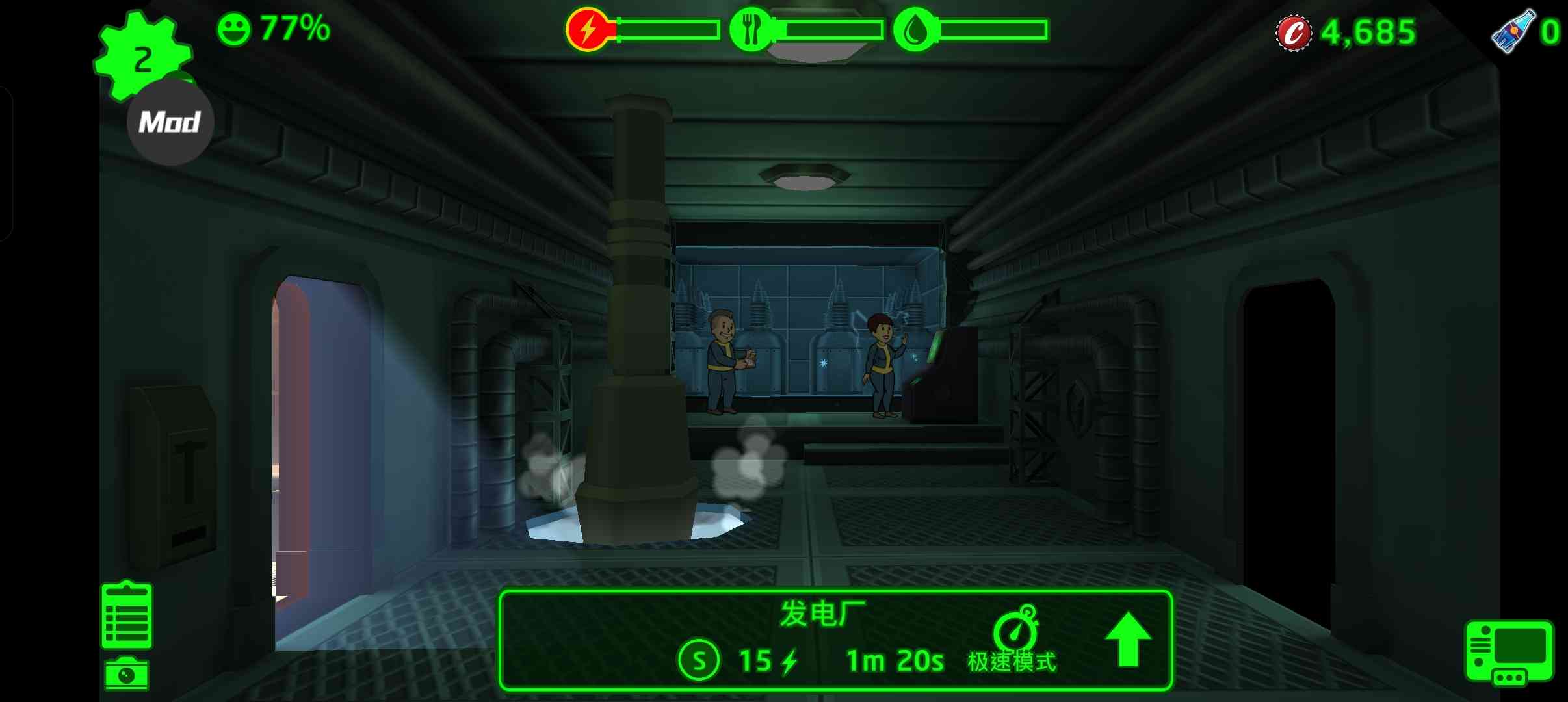Screen dimensions: 1568x702
Task: Open the Mod menu overlay
Action: [170, 122]
